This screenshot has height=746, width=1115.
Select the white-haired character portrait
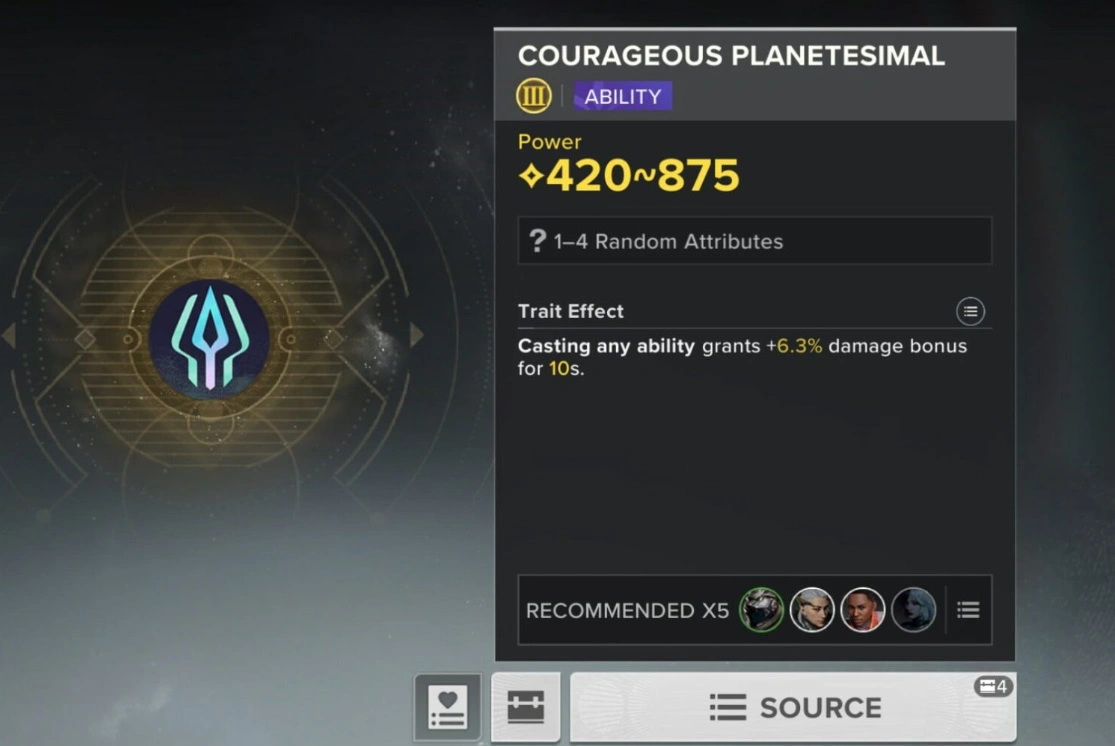click(812, 610)
